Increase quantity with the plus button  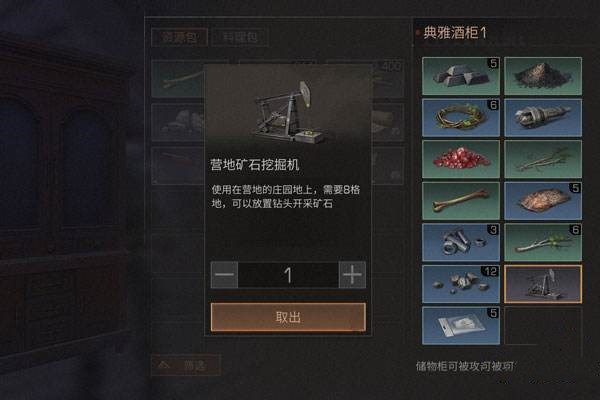click(x=352, y=275)
